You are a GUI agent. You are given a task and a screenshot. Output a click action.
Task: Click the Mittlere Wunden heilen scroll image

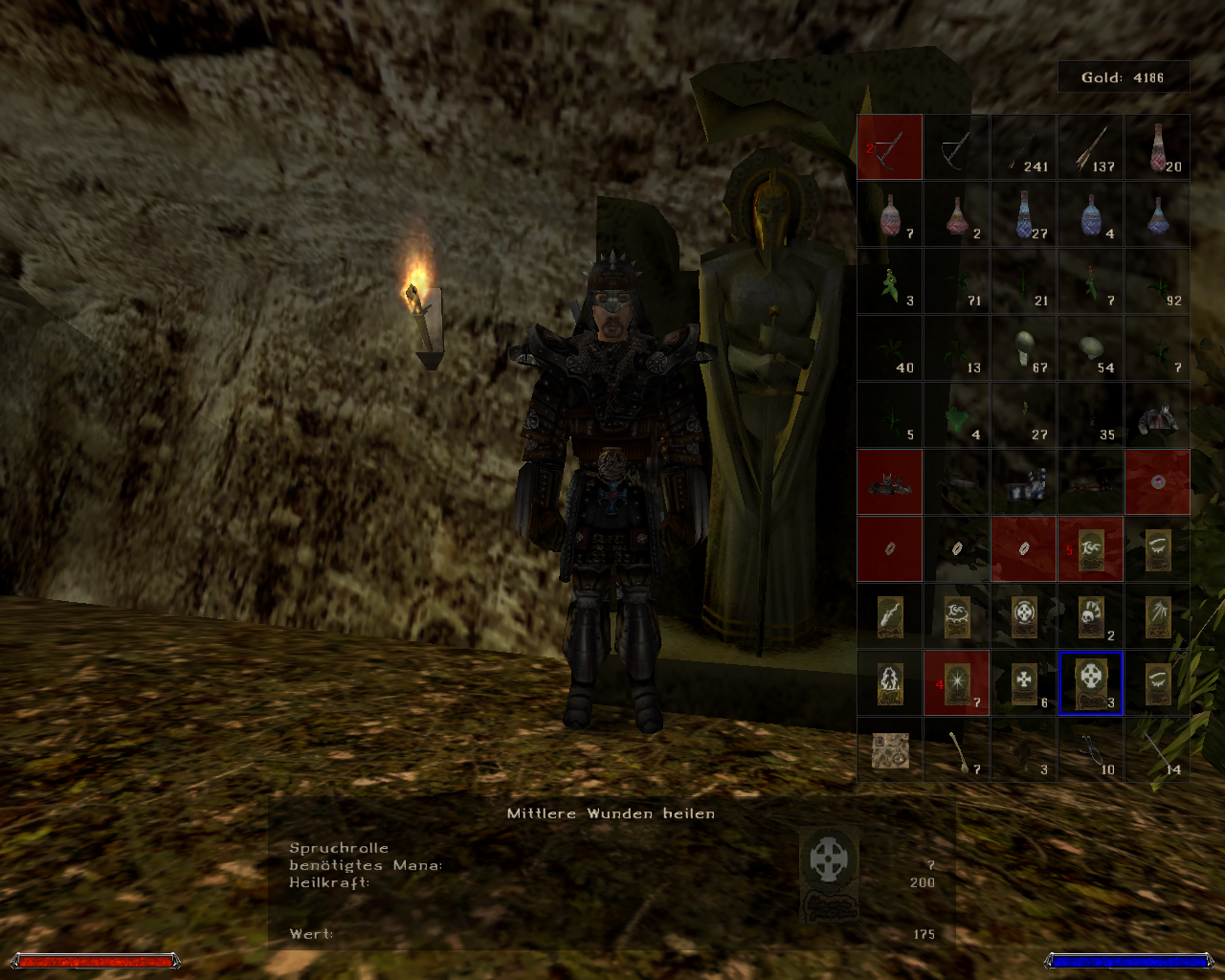[x=829, y=871]
